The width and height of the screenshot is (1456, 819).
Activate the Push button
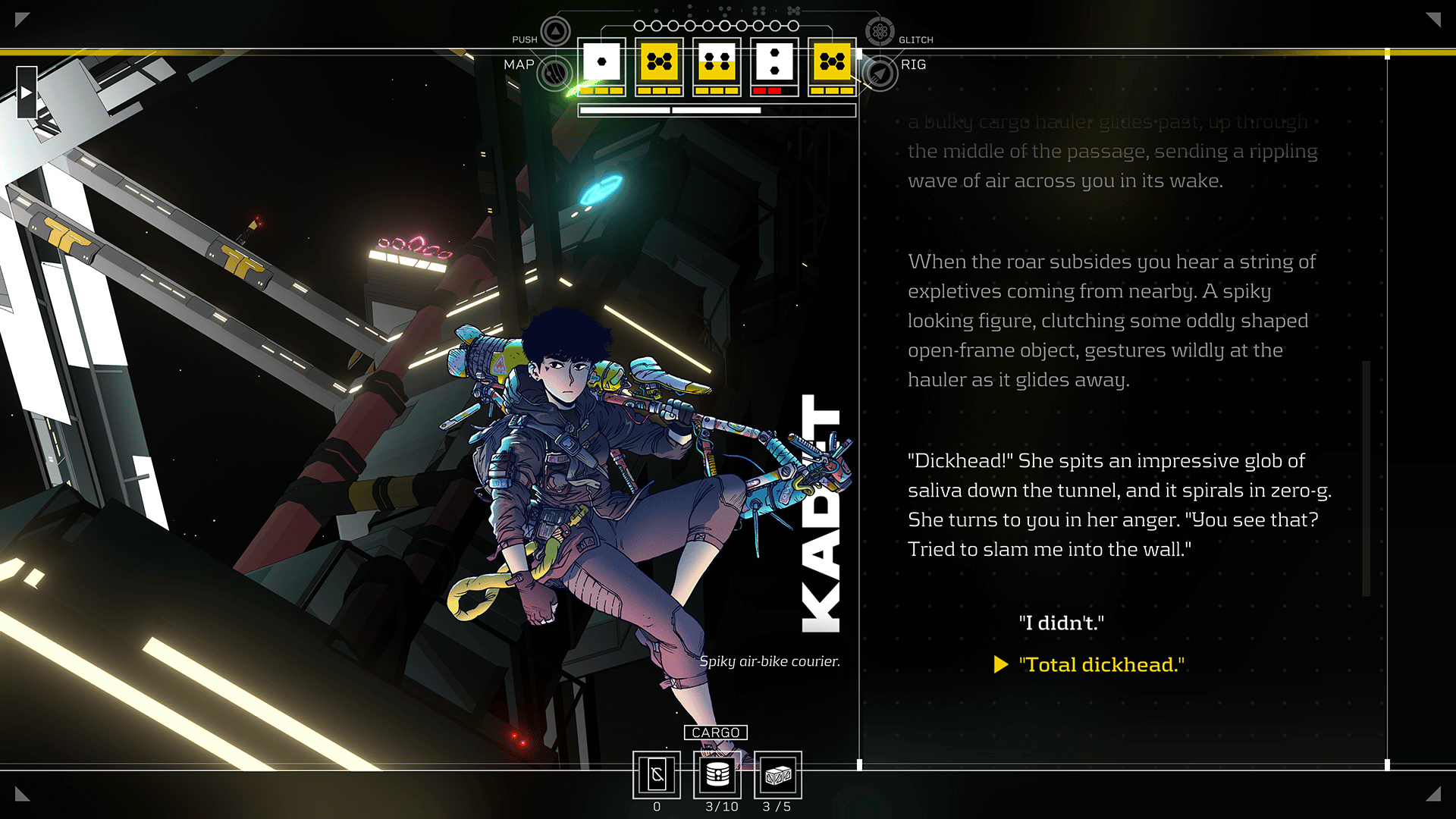pyautogui.click(x=556, y=32)
